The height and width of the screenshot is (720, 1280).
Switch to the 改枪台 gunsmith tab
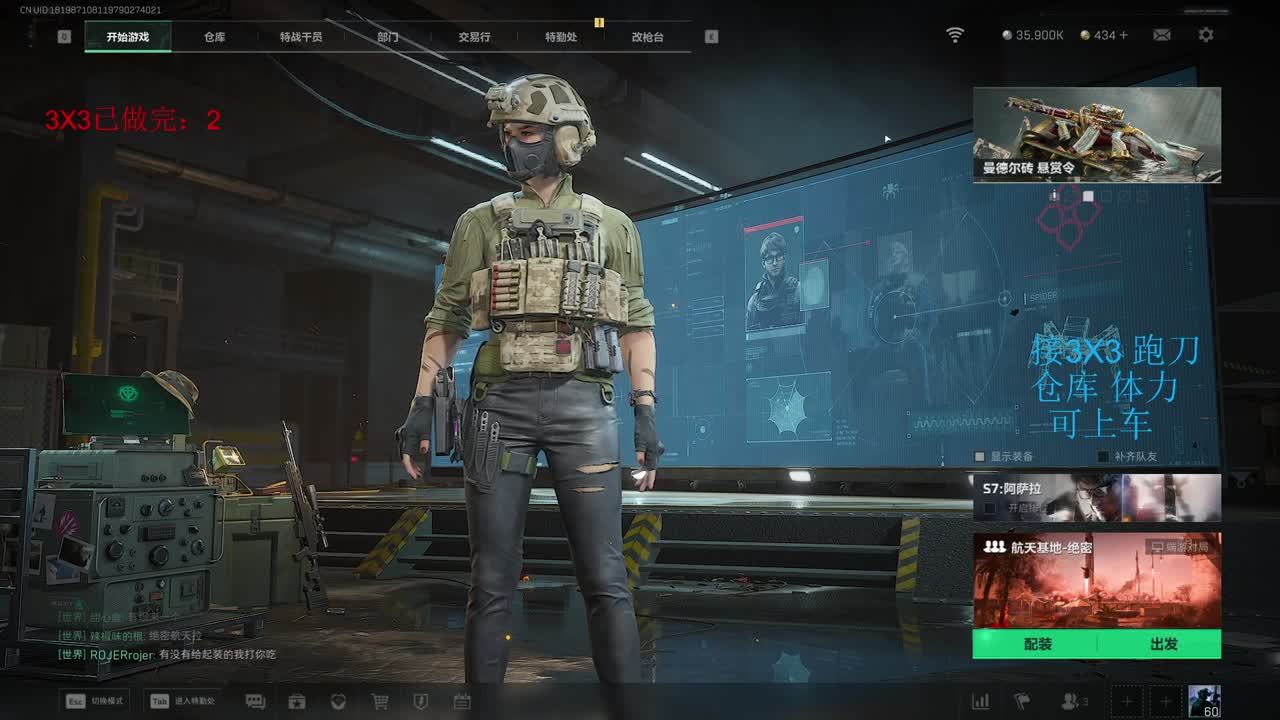647,37
